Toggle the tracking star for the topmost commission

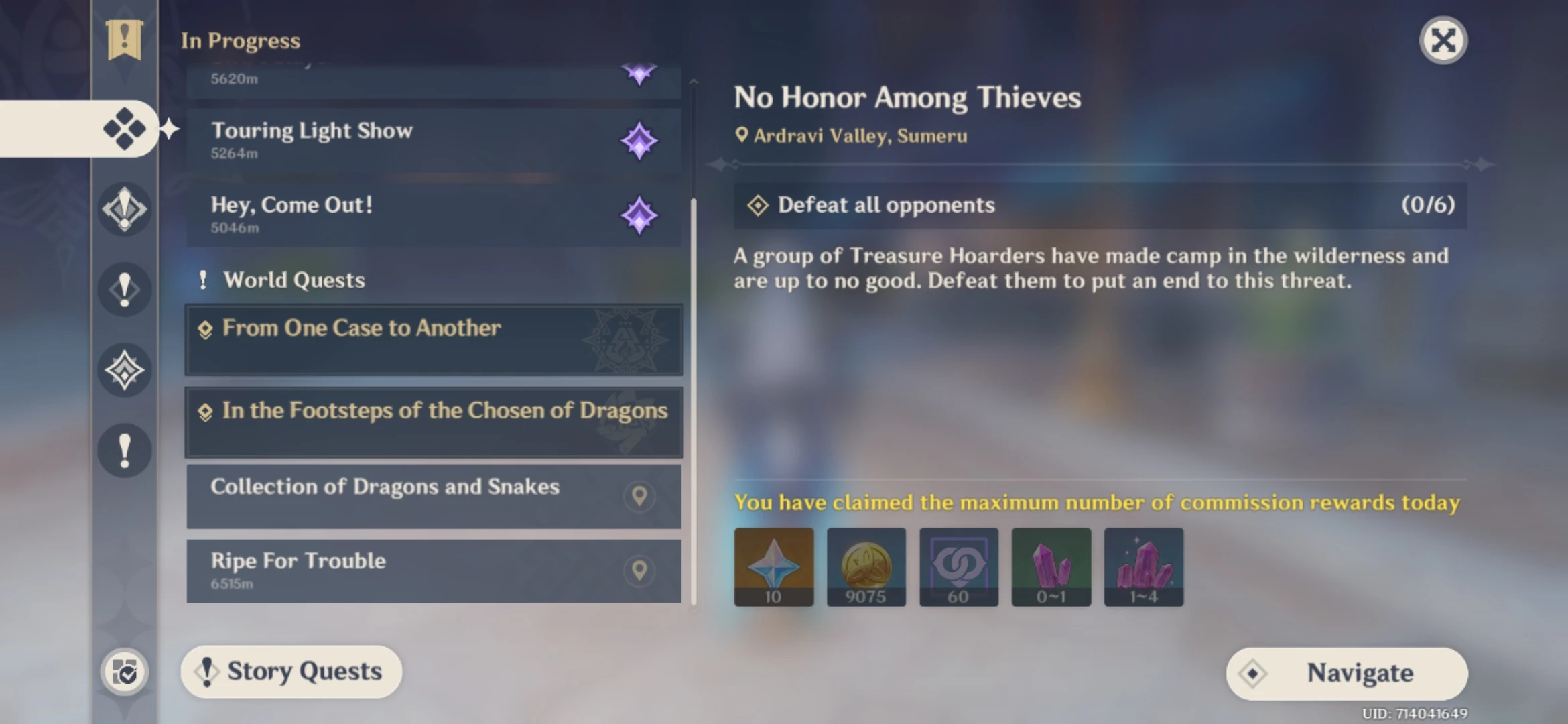639,72
